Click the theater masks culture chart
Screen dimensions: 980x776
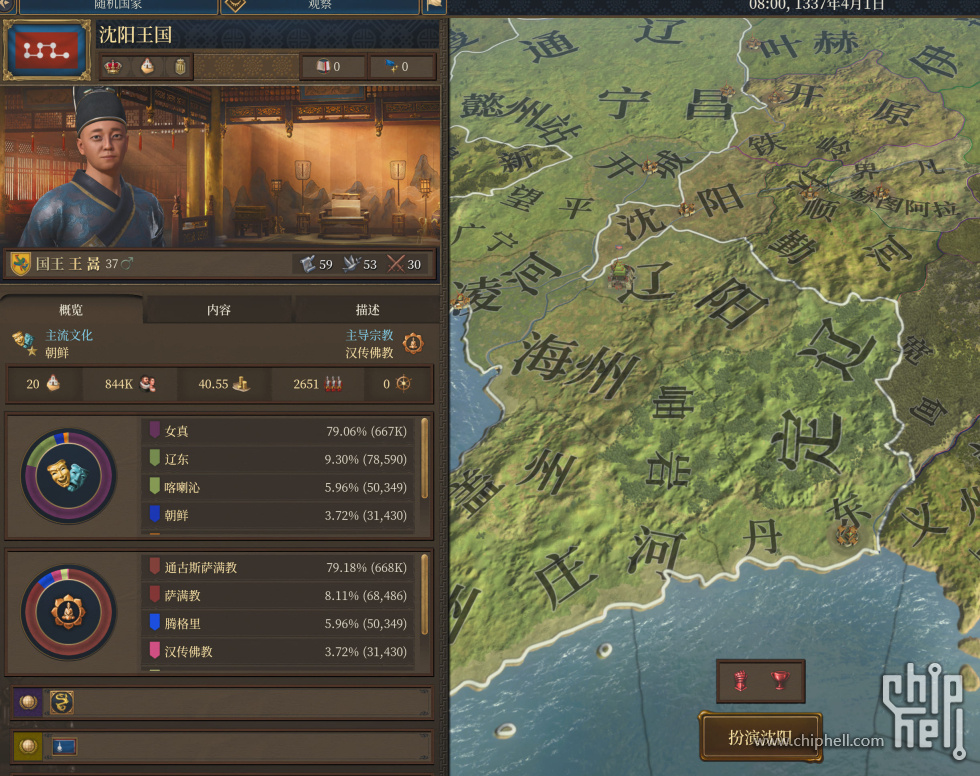(69, 476)
